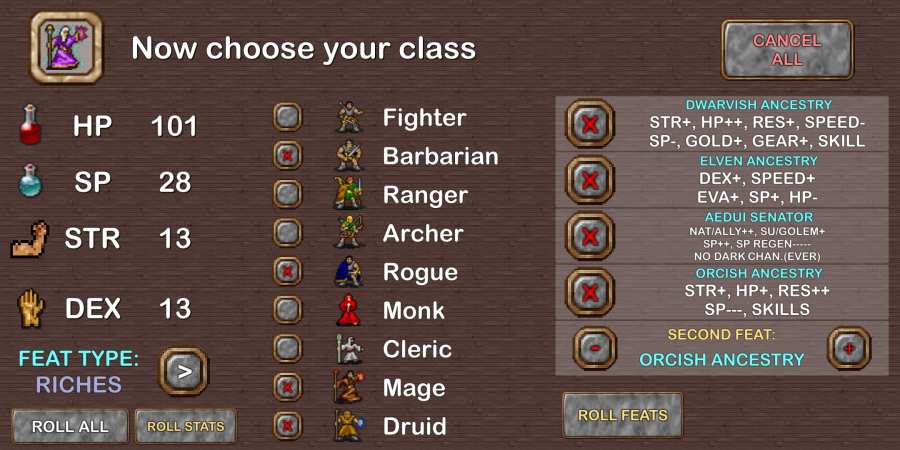Pick the Archer class
Screen dimensions: 900x450
288,233
